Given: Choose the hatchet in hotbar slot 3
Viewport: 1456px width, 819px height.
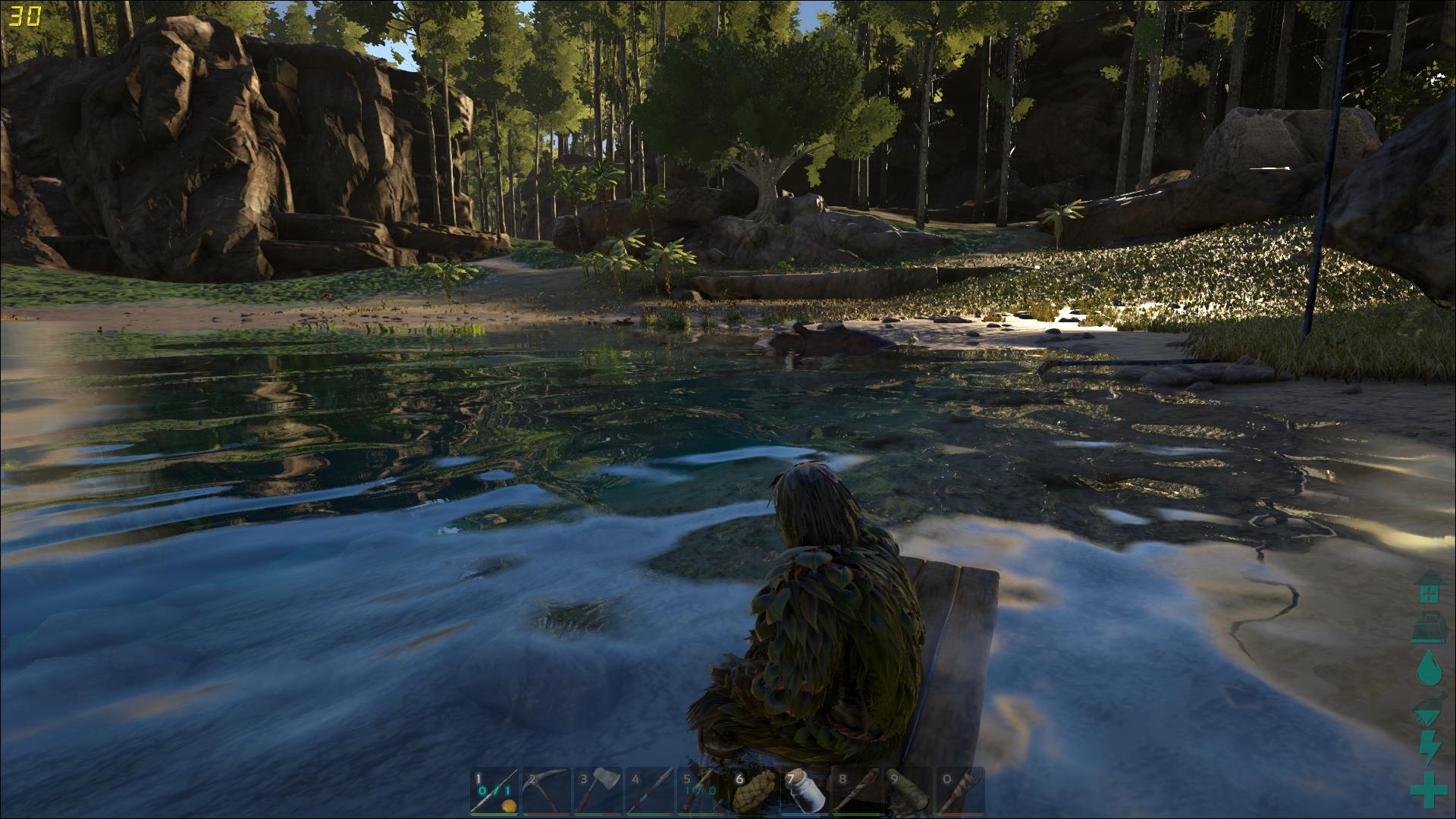Looking at the screenshot, I should [x=599, y=790].
